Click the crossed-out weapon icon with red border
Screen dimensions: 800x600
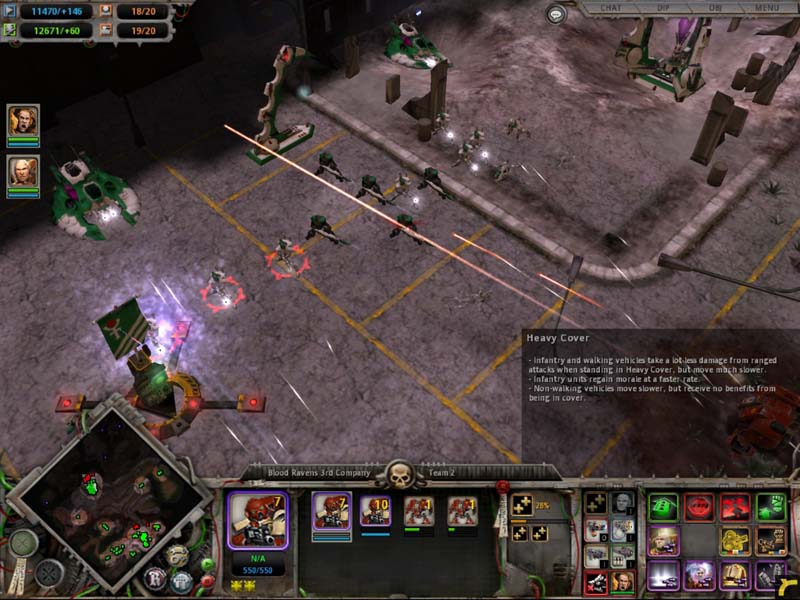click(596, 582)
